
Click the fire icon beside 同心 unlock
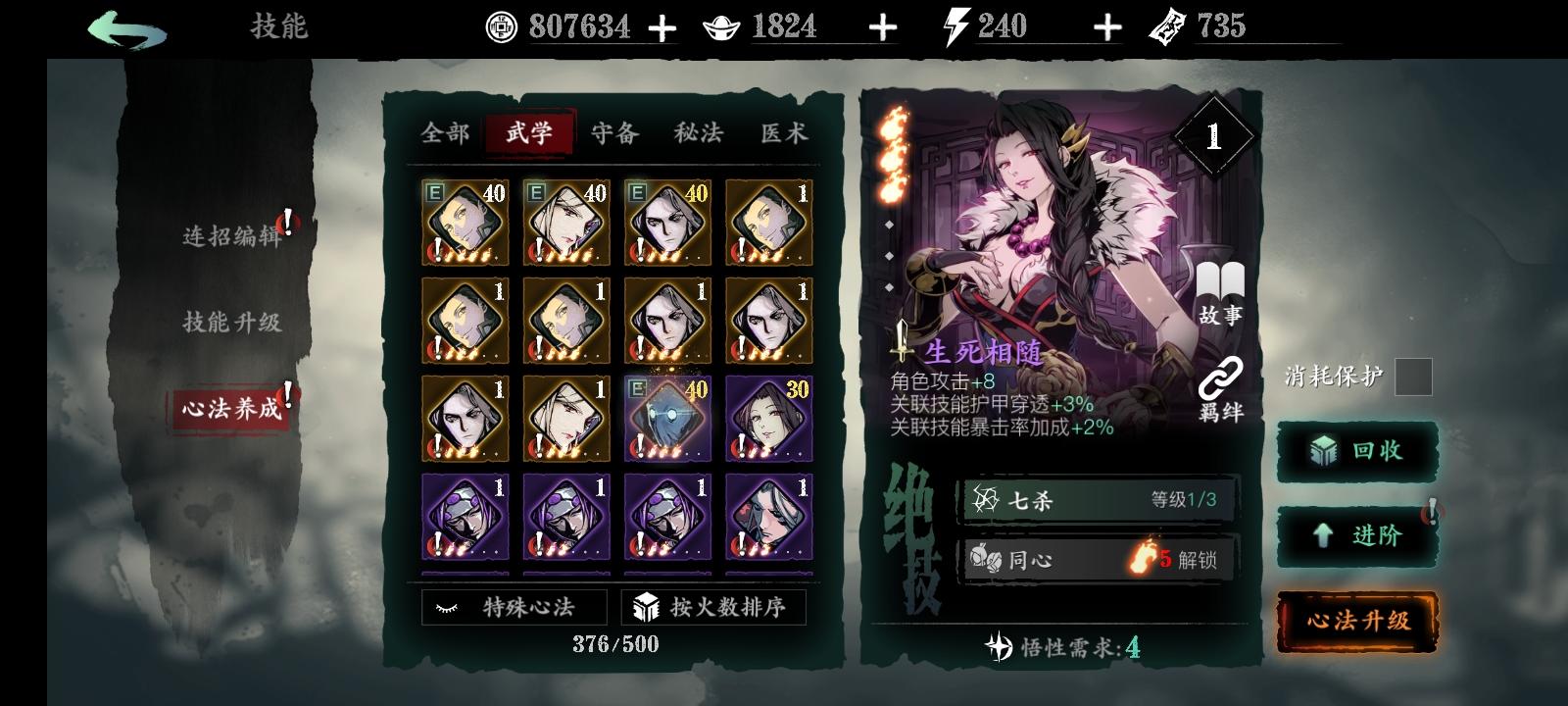(1140, 559)
